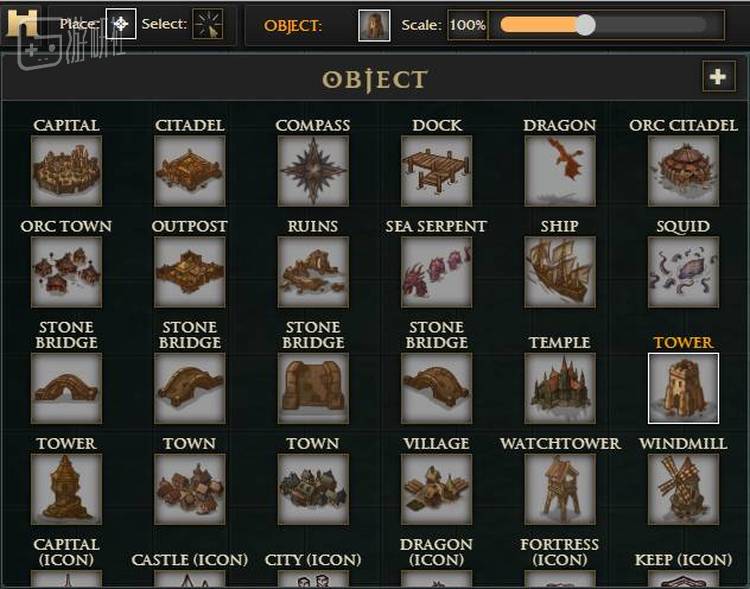
Task: Choose the Village object
Action: click(x=437, y=489)
